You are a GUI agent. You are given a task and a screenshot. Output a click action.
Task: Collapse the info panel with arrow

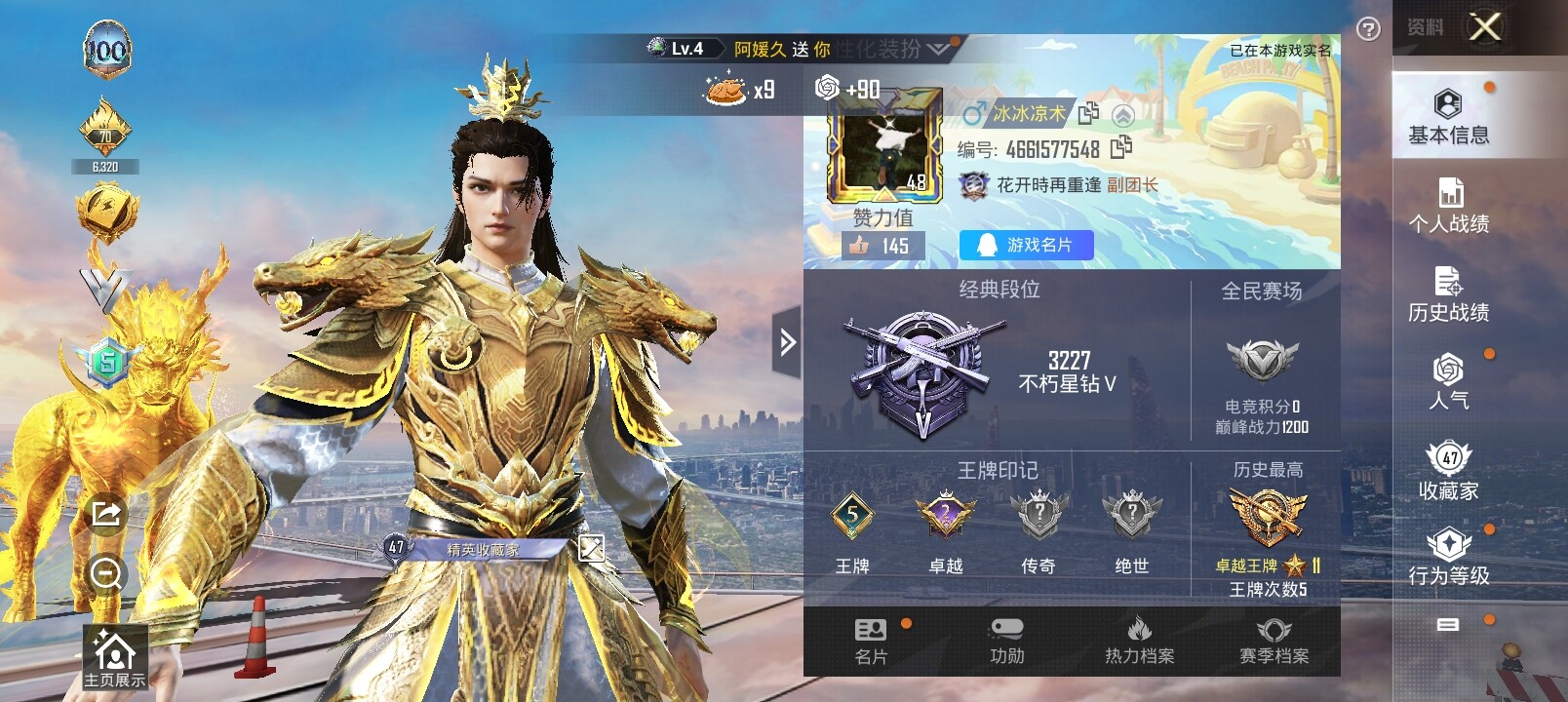(787, 341)
